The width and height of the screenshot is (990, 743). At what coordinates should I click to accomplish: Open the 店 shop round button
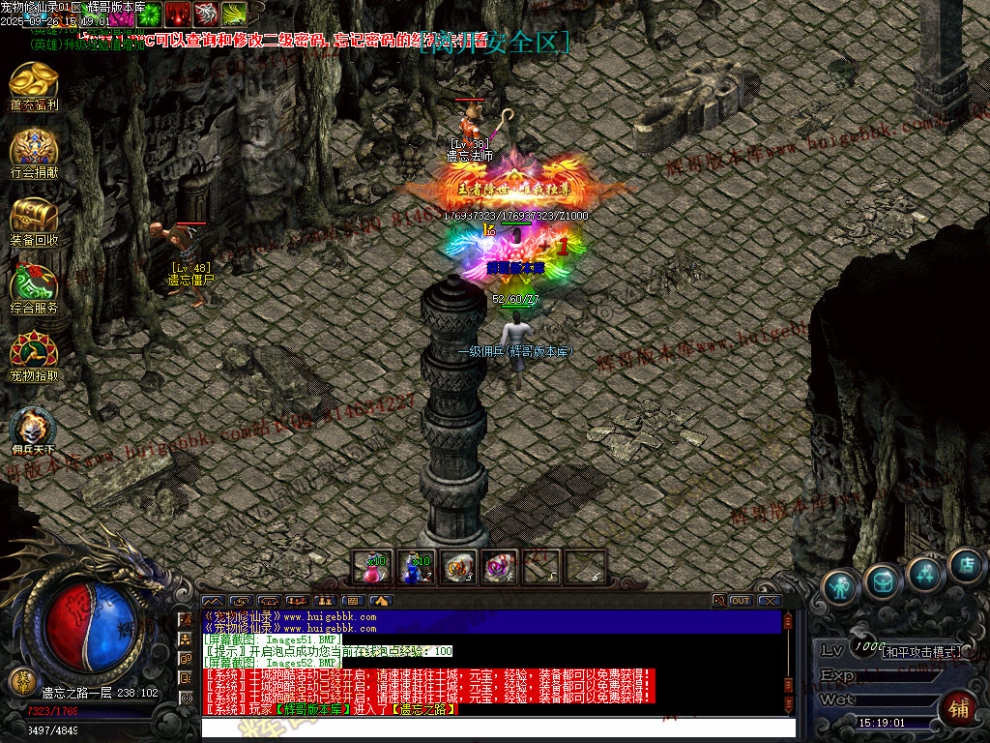pyautogui.click(x=966, y=566)
